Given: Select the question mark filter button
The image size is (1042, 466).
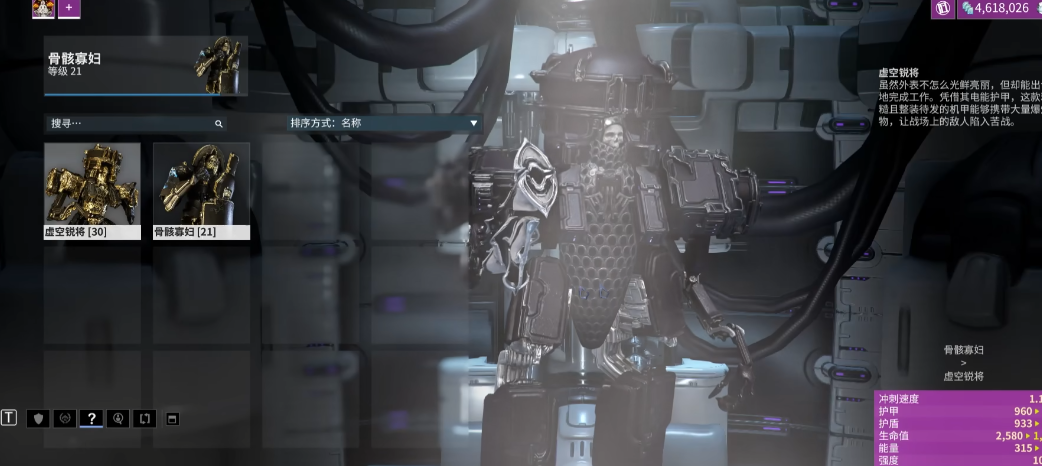Looking at the screenshot, I should tap(91, 418).
